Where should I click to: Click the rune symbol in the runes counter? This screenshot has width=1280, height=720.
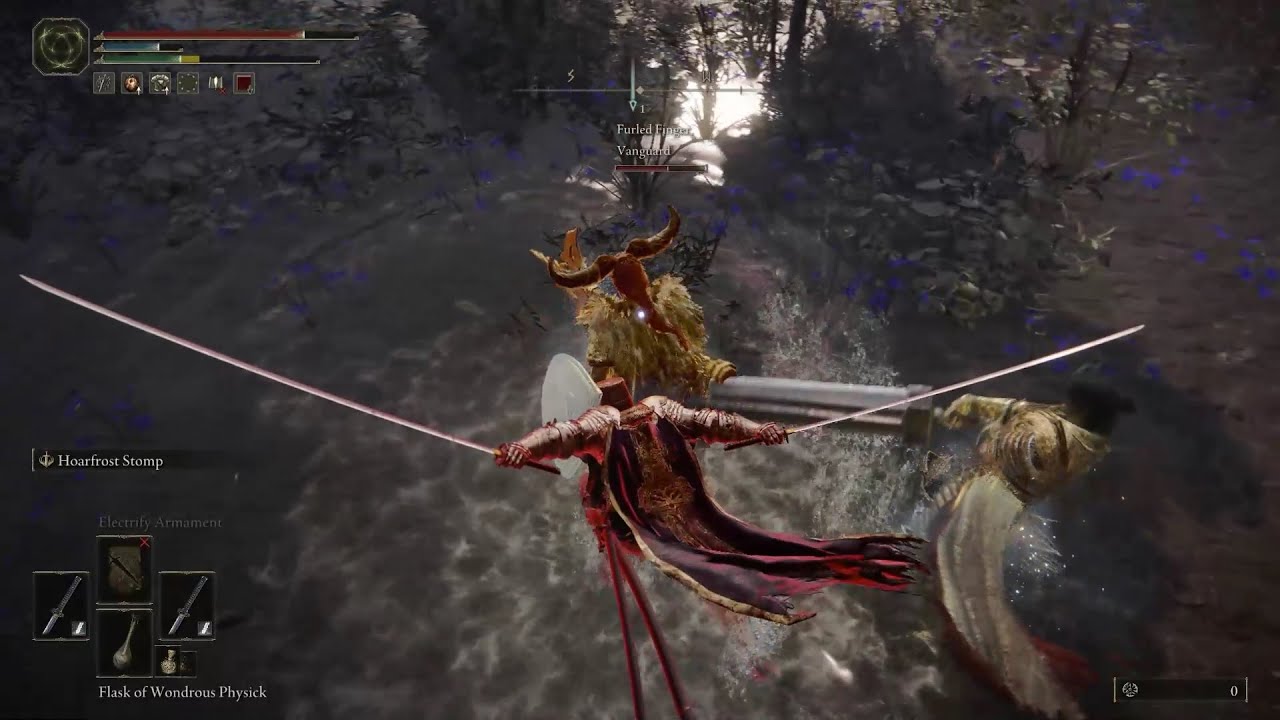(x=1131, y=690)
